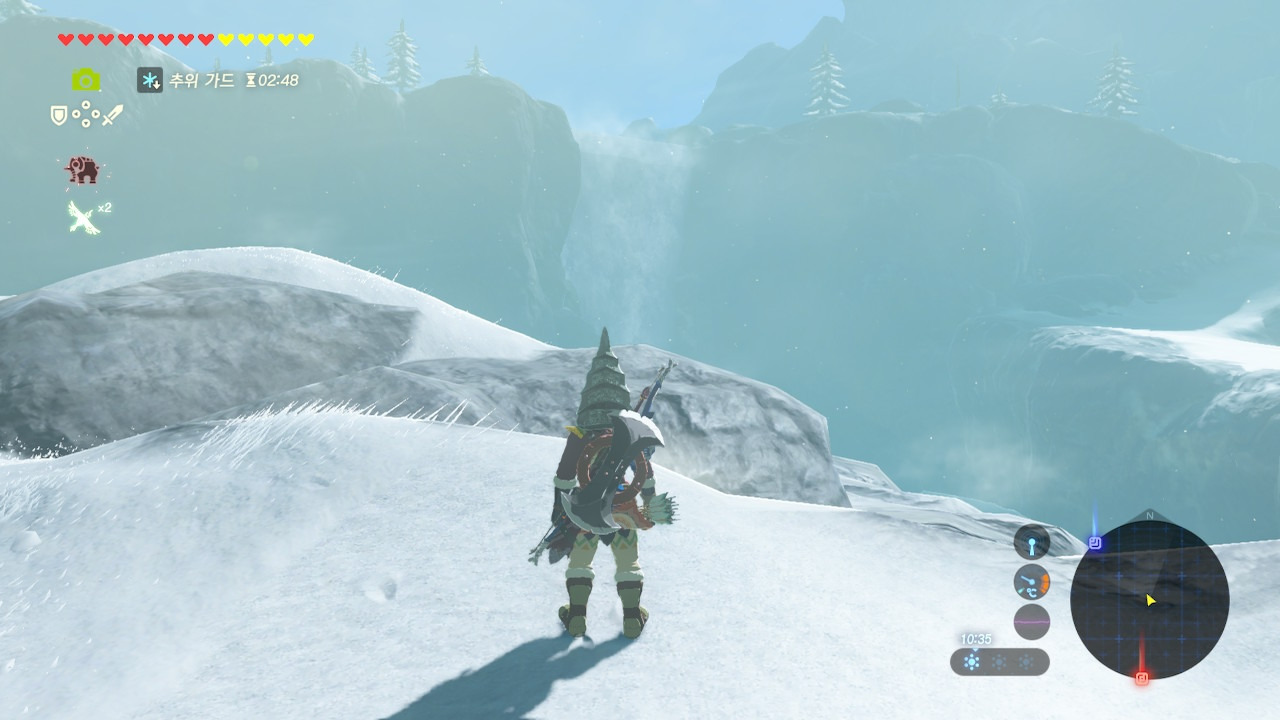Choose the sword quick-select icon

click(x=112, y=115)
